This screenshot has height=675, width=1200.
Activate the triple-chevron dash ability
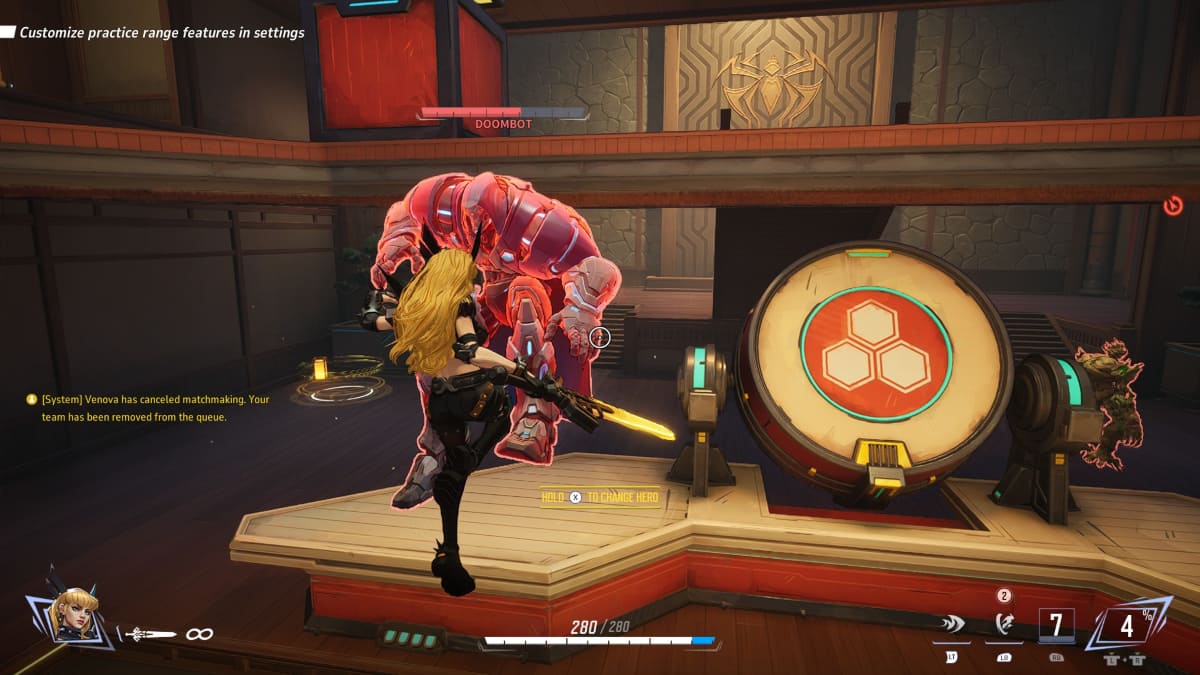pyautogui.click(x=951, y=625)
